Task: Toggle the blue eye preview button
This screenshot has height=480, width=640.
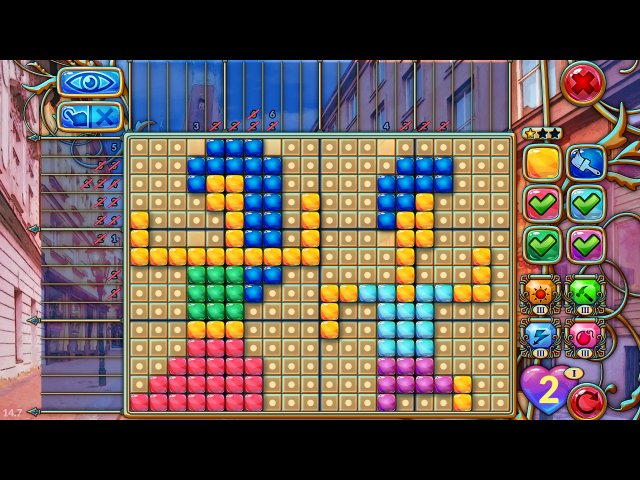Action: (90, 82)
